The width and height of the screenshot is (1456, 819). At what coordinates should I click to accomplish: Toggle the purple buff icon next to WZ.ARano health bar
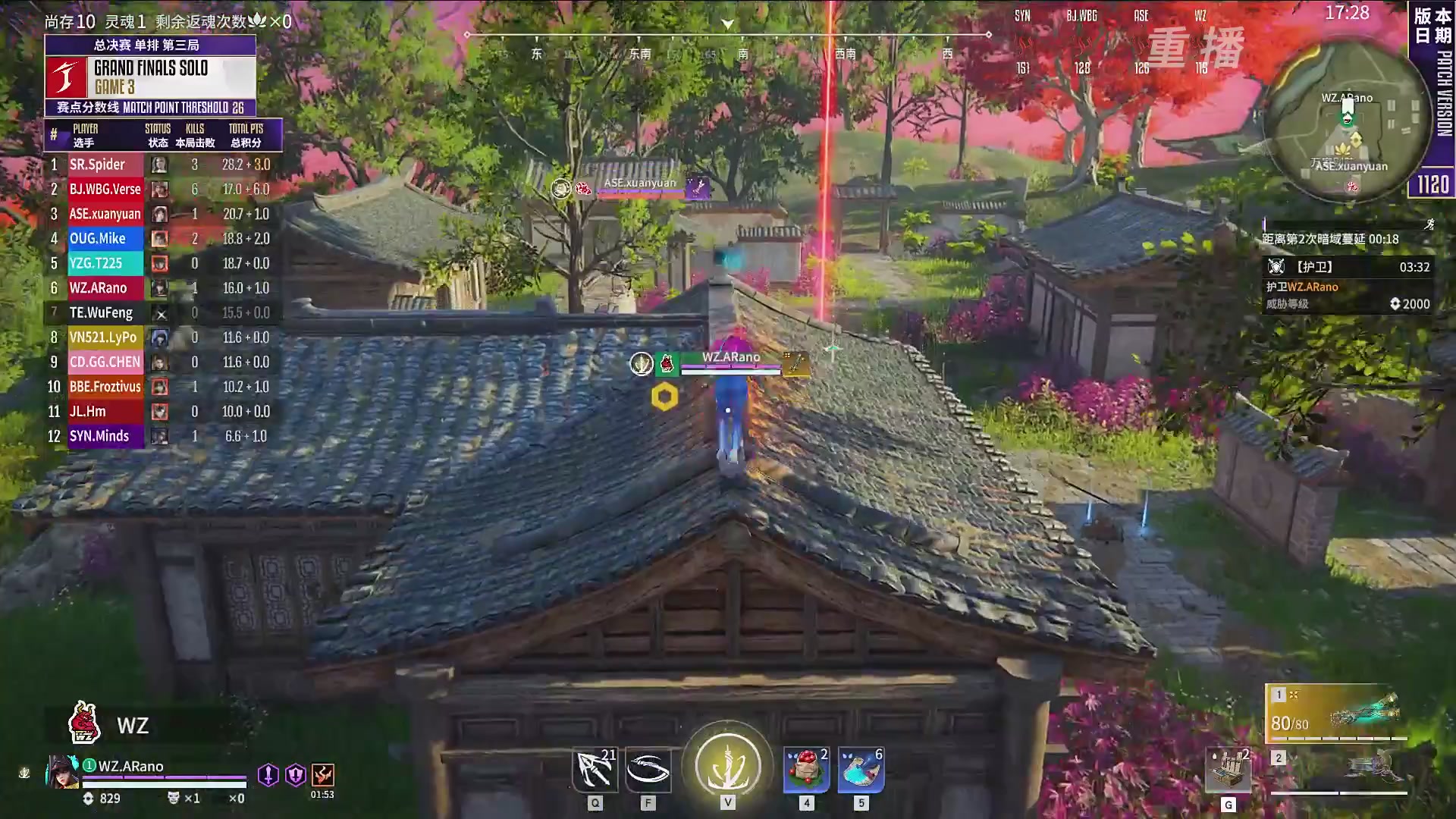[x=269, y=774]
